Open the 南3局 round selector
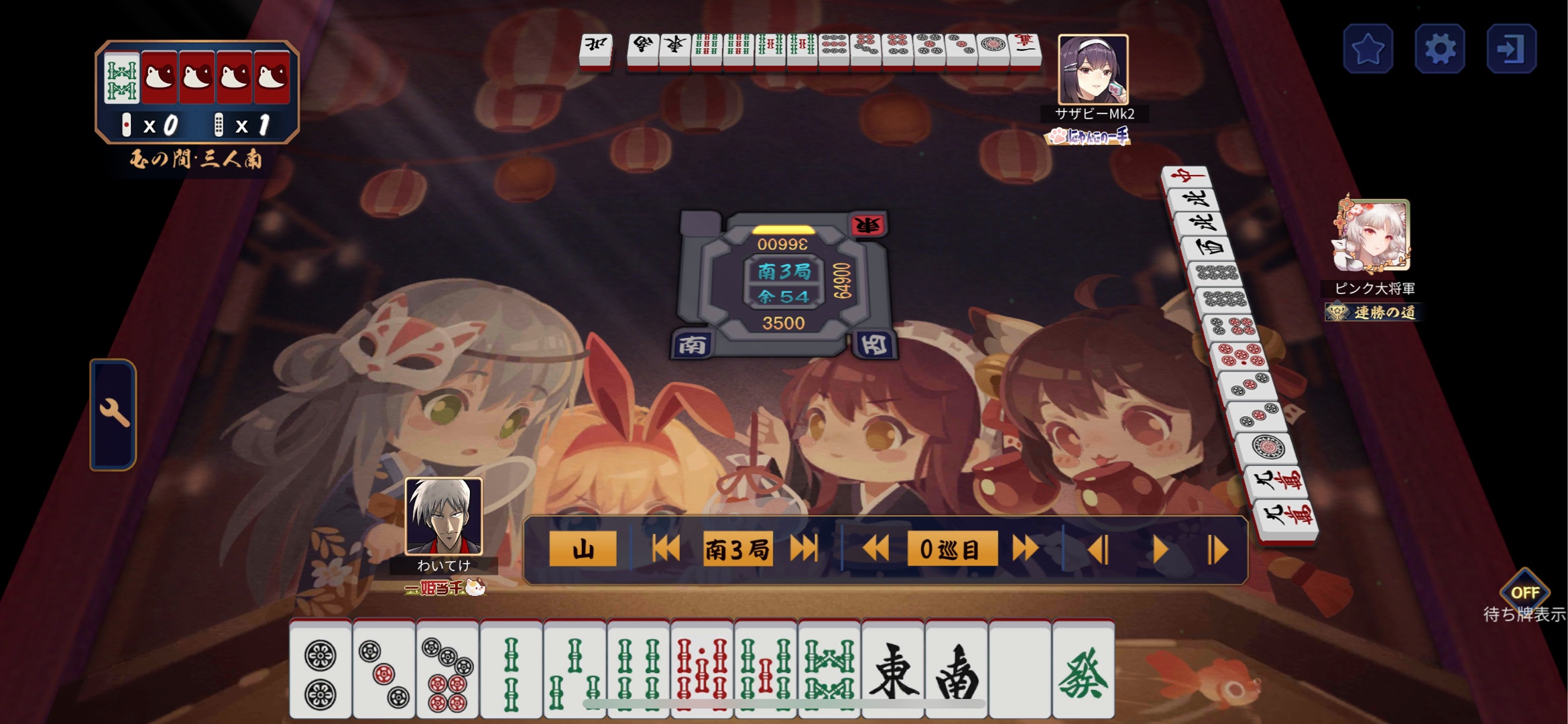 pyautogui.click(x=737, y=549)
